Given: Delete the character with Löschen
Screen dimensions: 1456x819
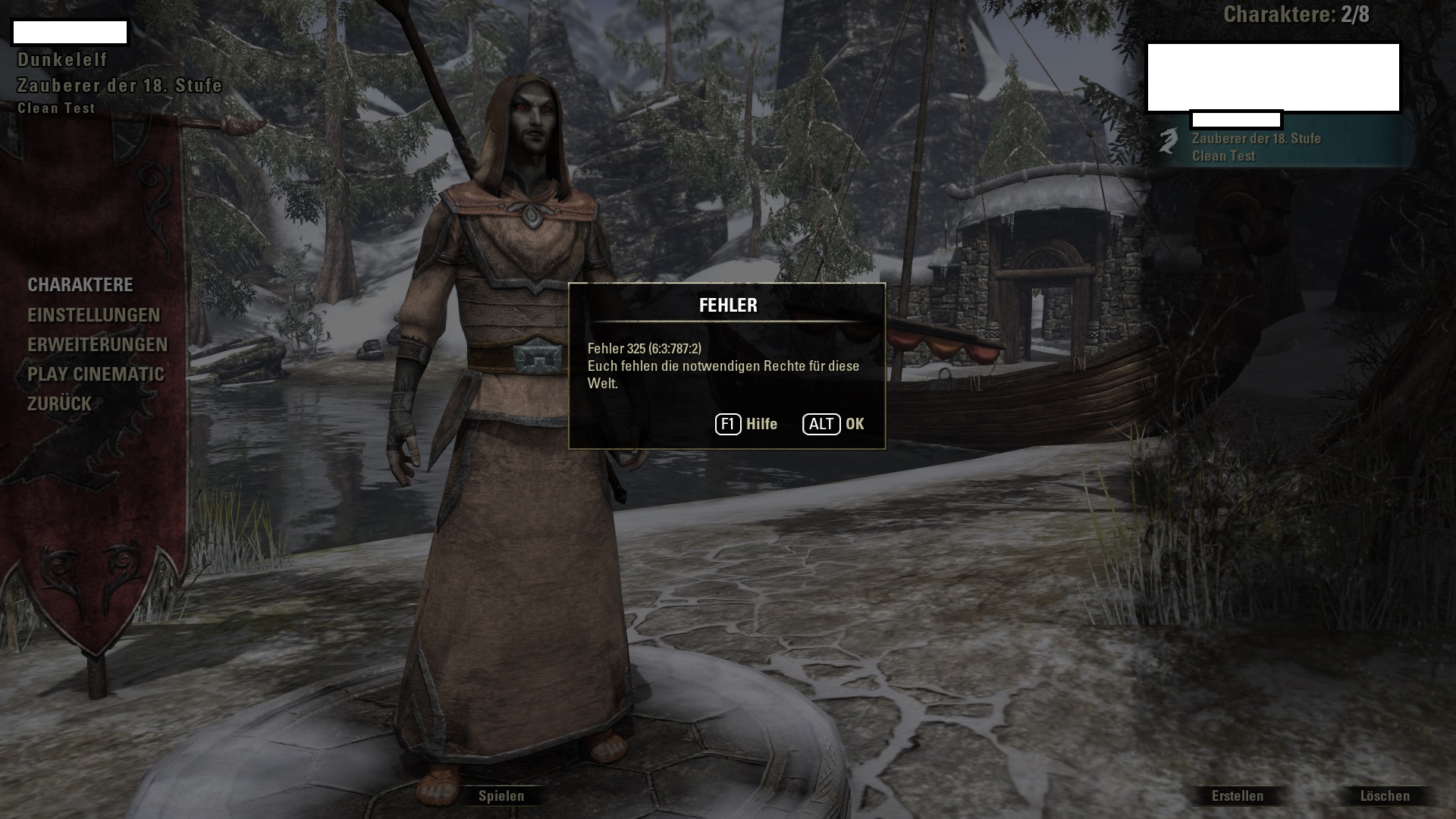Looking at the screenshot, I should 1385,795.
